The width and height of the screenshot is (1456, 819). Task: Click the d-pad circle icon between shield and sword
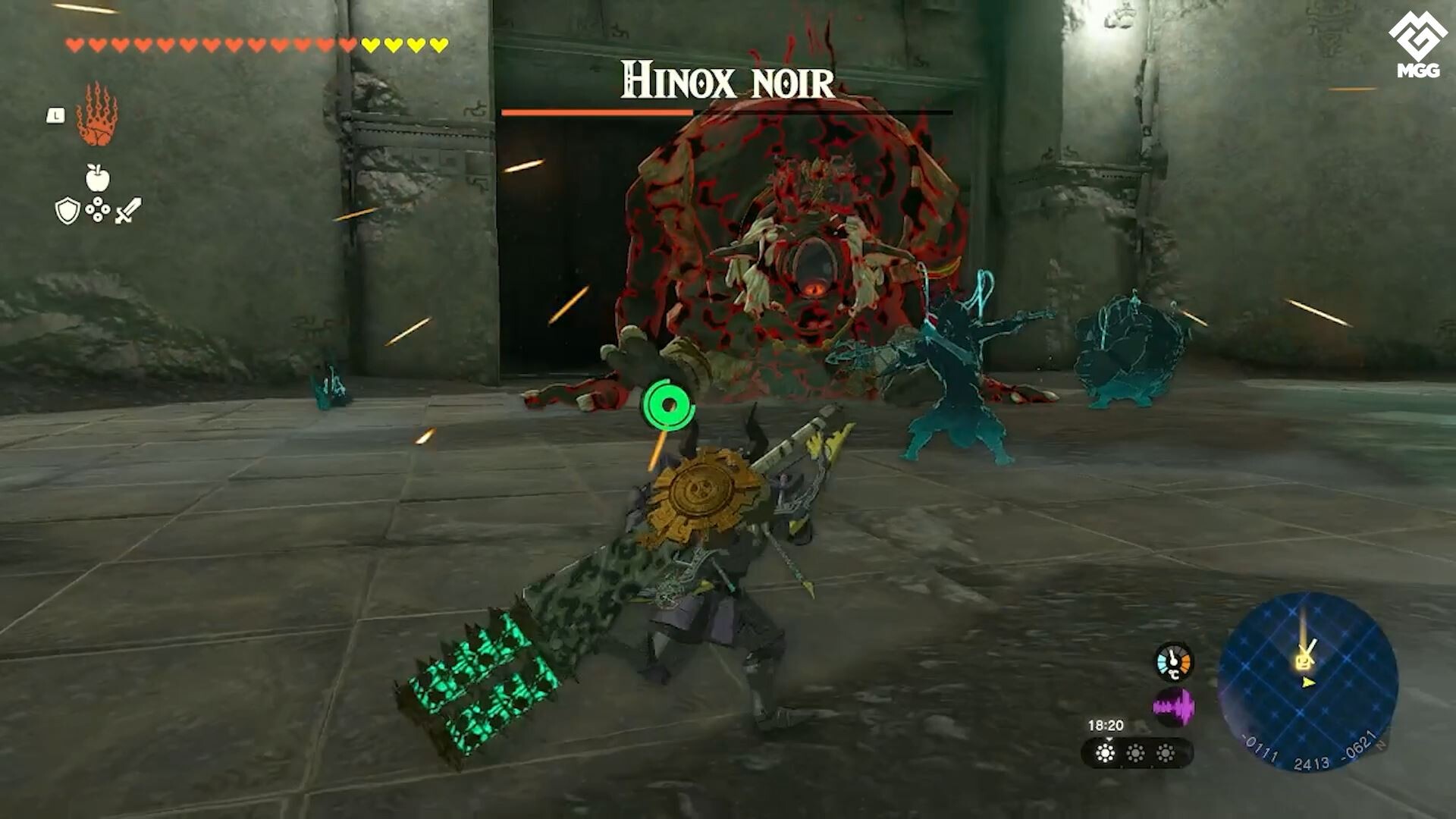pos(97,209)
